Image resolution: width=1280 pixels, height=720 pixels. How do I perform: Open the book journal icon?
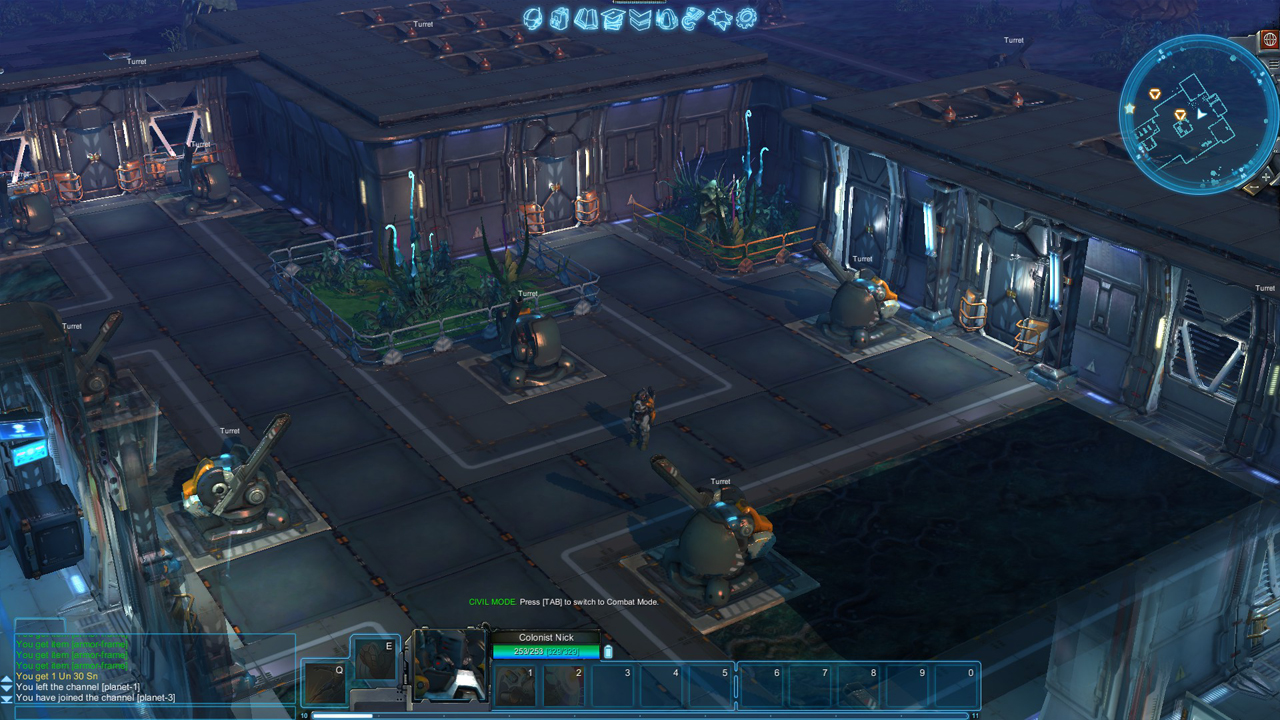[586, 18]
